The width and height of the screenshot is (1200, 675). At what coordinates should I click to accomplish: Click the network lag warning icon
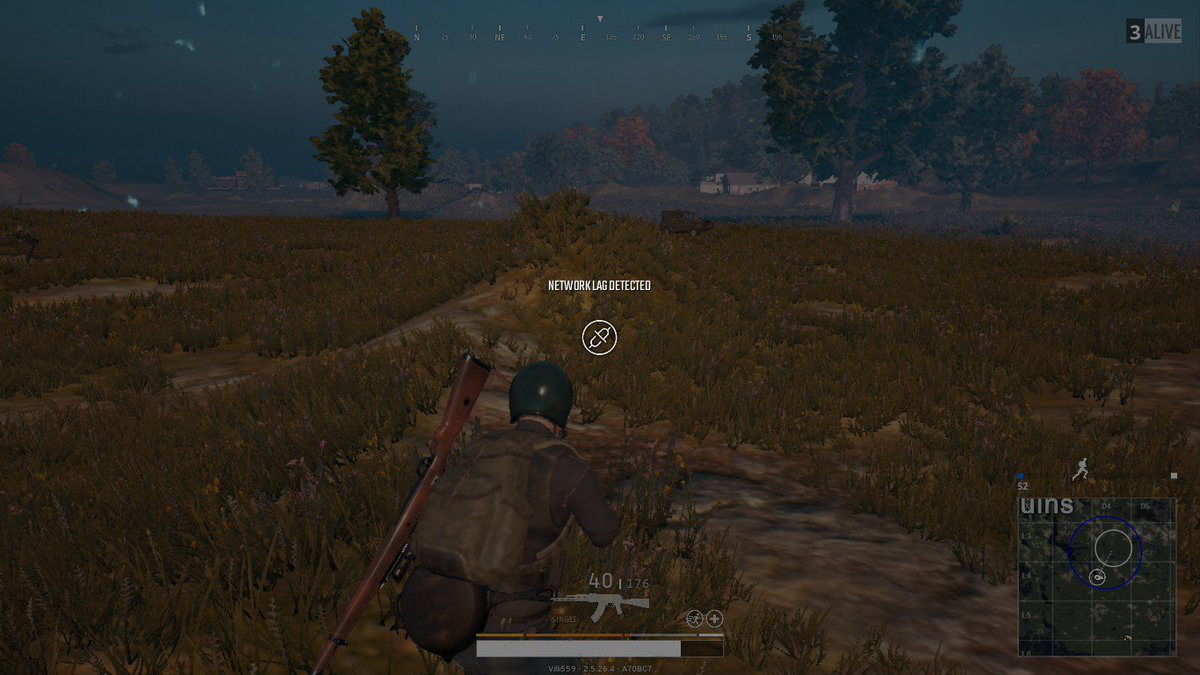[599, 337]
